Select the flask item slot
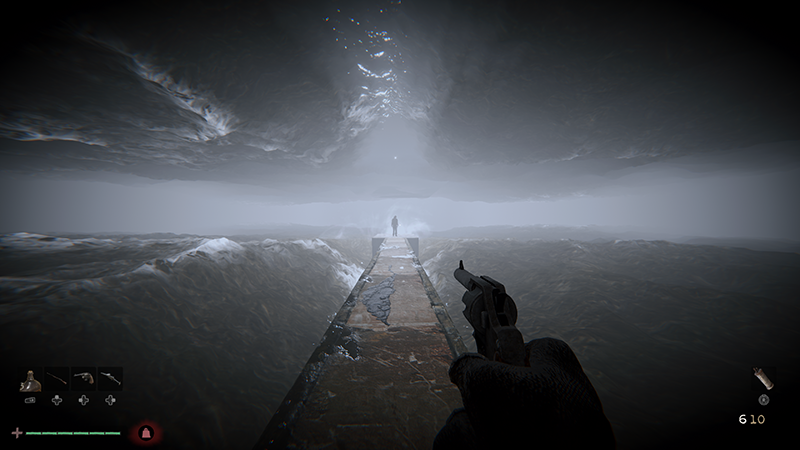800x450 pixels. [31, 380]
